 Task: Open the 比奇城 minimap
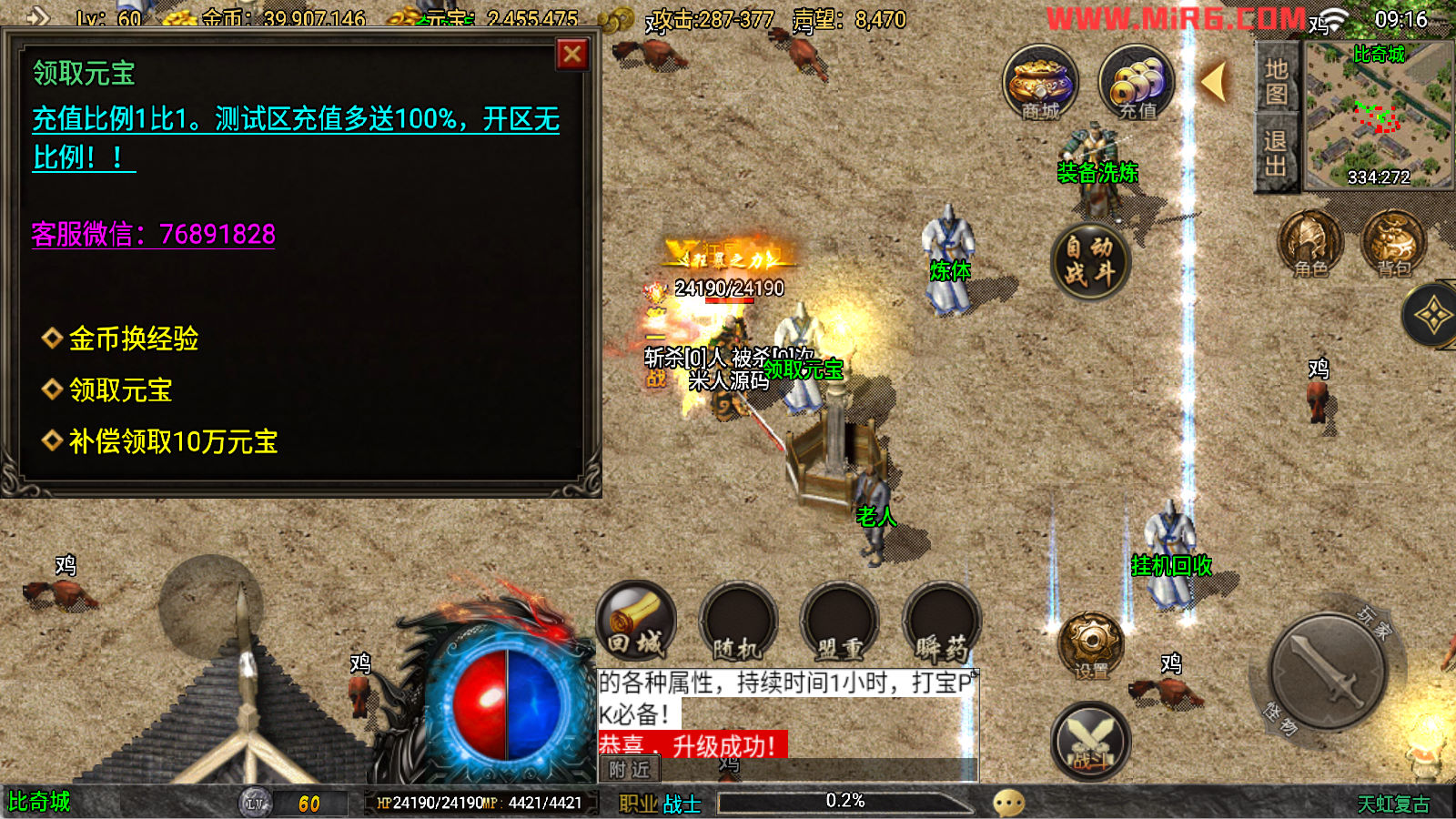1378,116
